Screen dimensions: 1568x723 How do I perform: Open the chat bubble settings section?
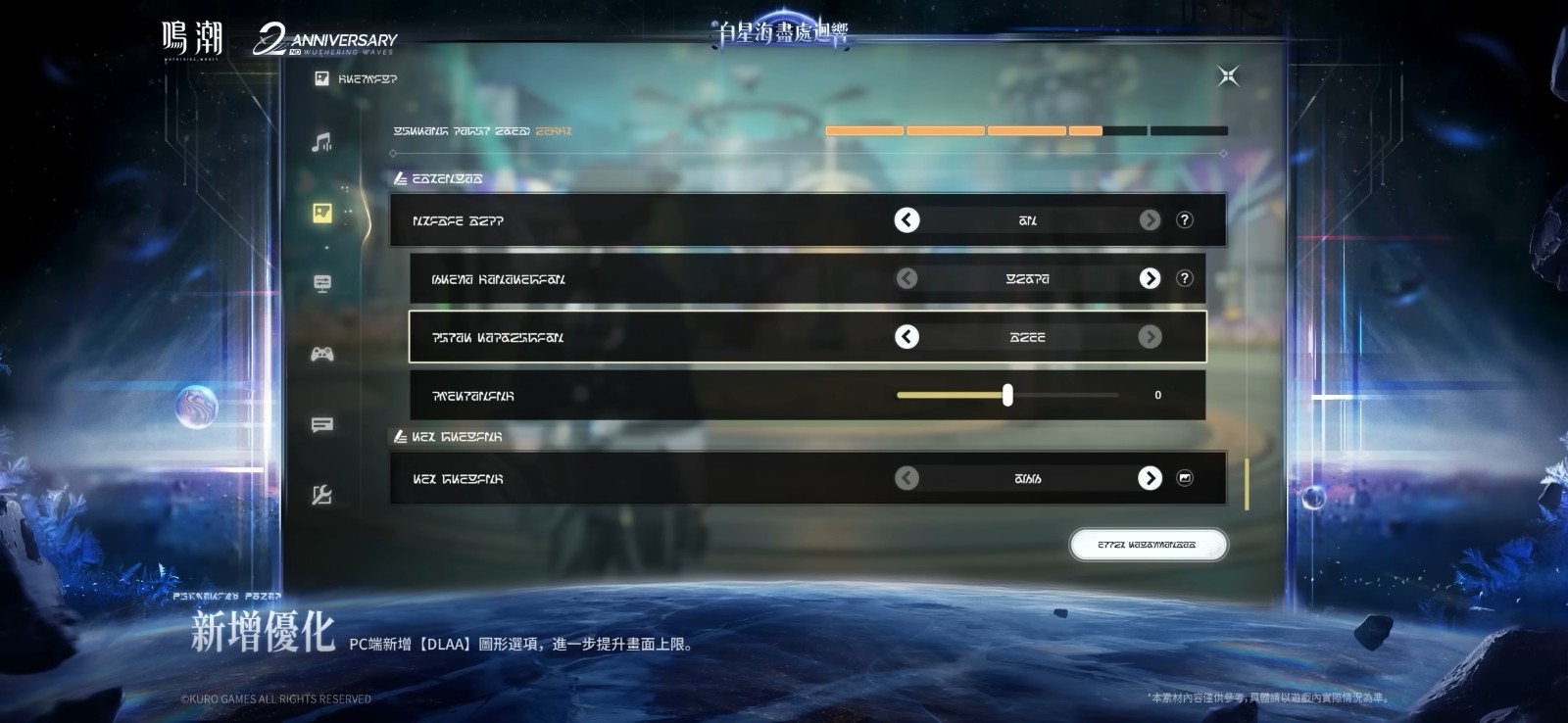pos(321,425)
